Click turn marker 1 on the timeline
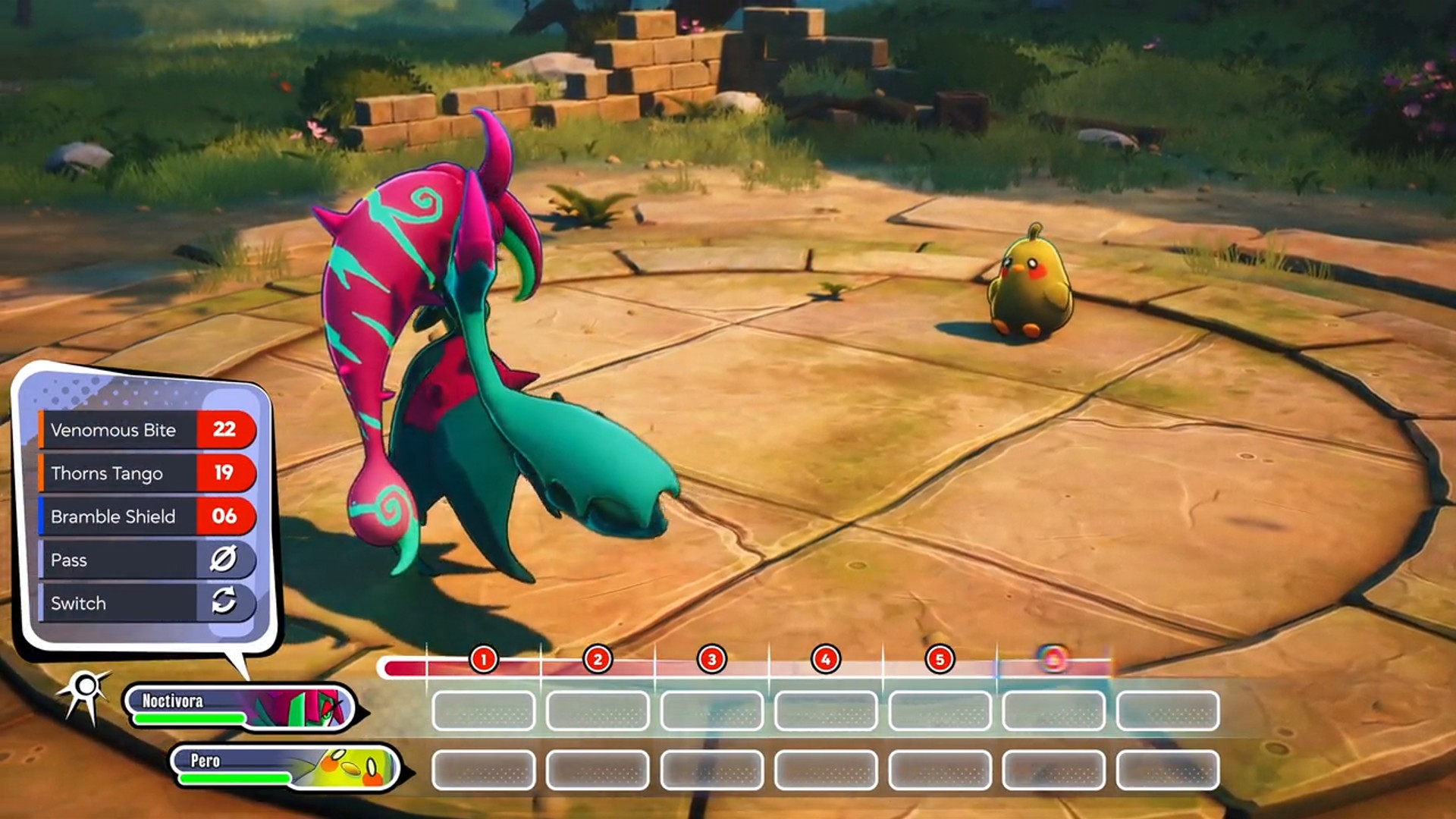Screen dimensions: 1456x819 pos(483,659)
